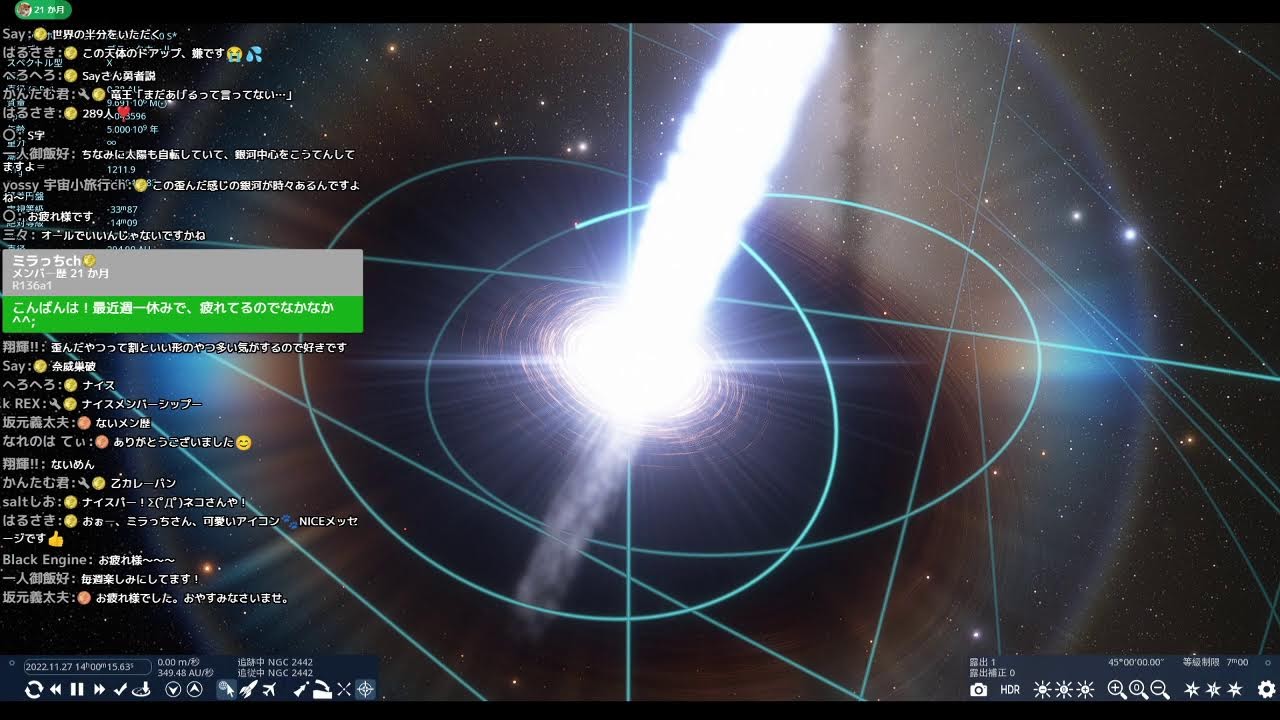
Task: Increase exposure with the plus sun icon
Action: coord(1085,689)
